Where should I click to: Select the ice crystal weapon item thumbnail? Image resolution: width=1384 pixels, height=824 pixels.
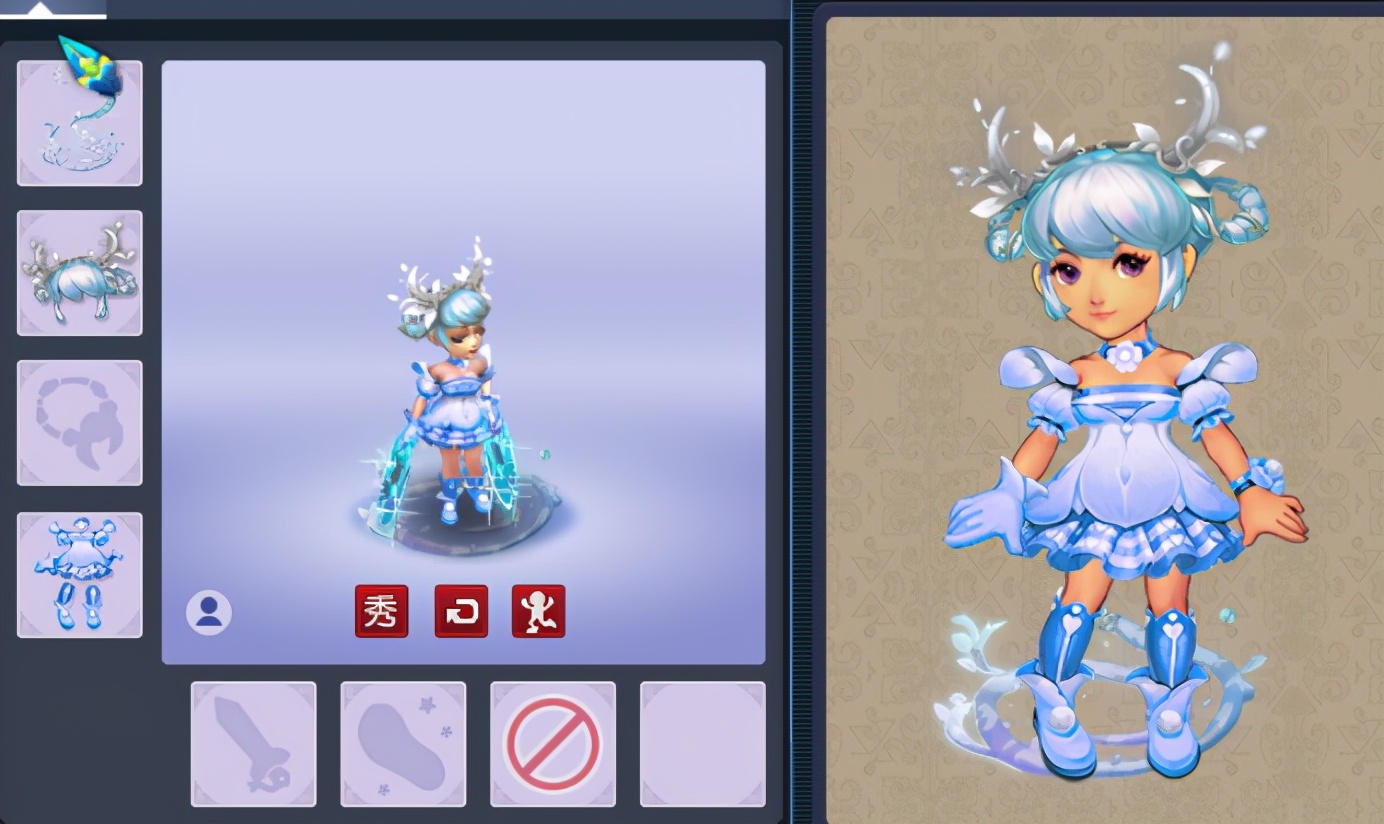(x=80, y=120)
